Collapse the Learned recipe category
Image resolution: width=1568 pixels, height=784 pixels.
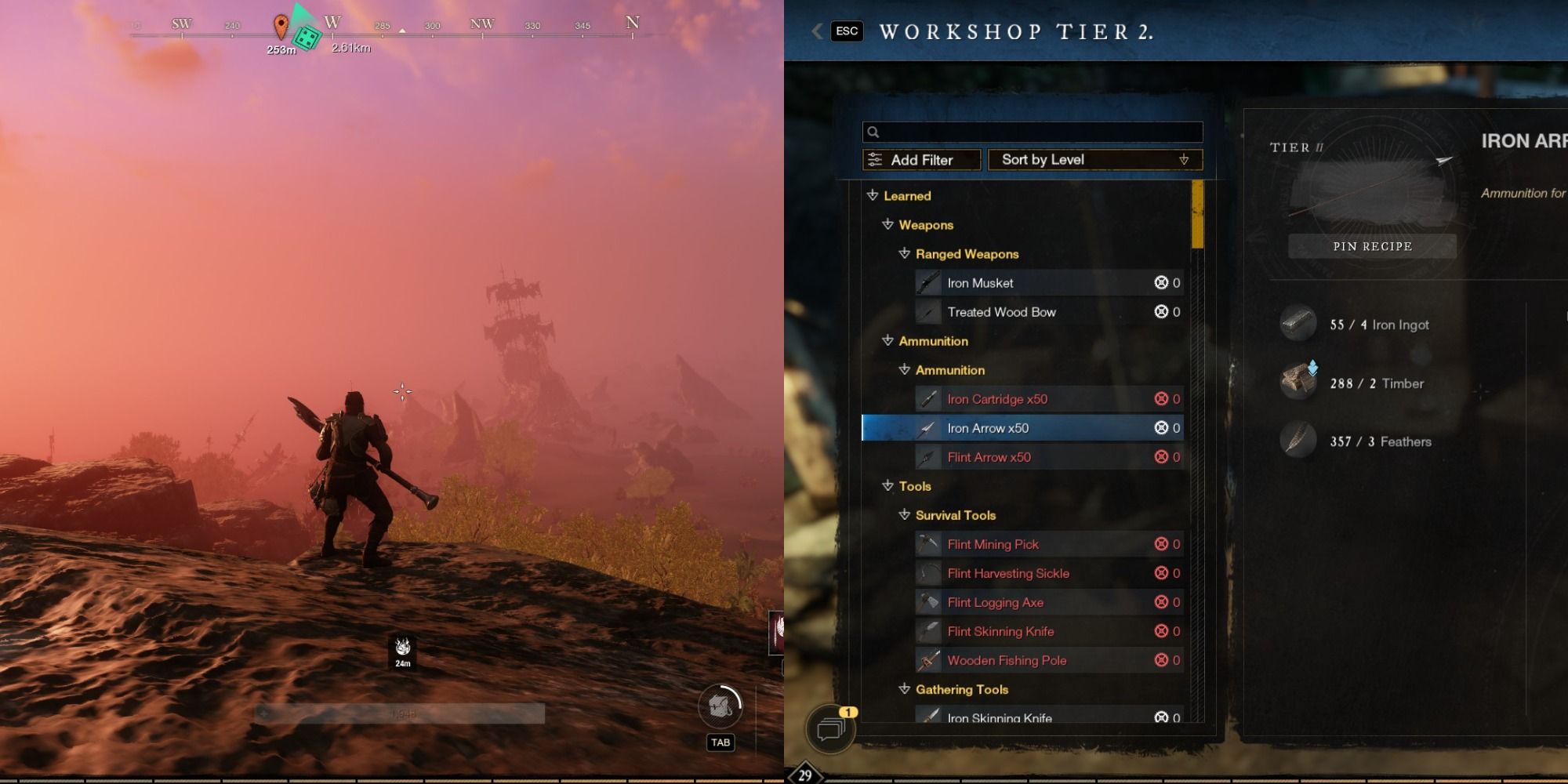click(873, 196)
